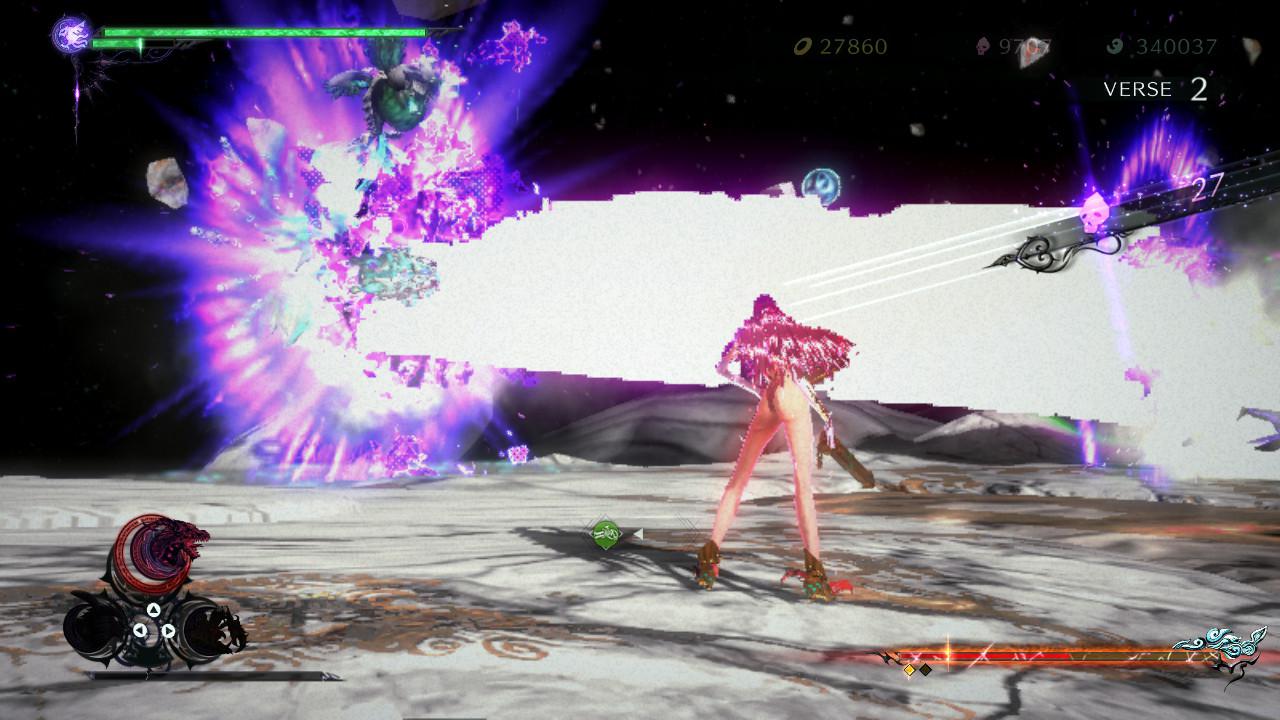Select the blue decorative flourish at bottom right
Viewport: 1280px width, 720px height.
point(1220,645)
